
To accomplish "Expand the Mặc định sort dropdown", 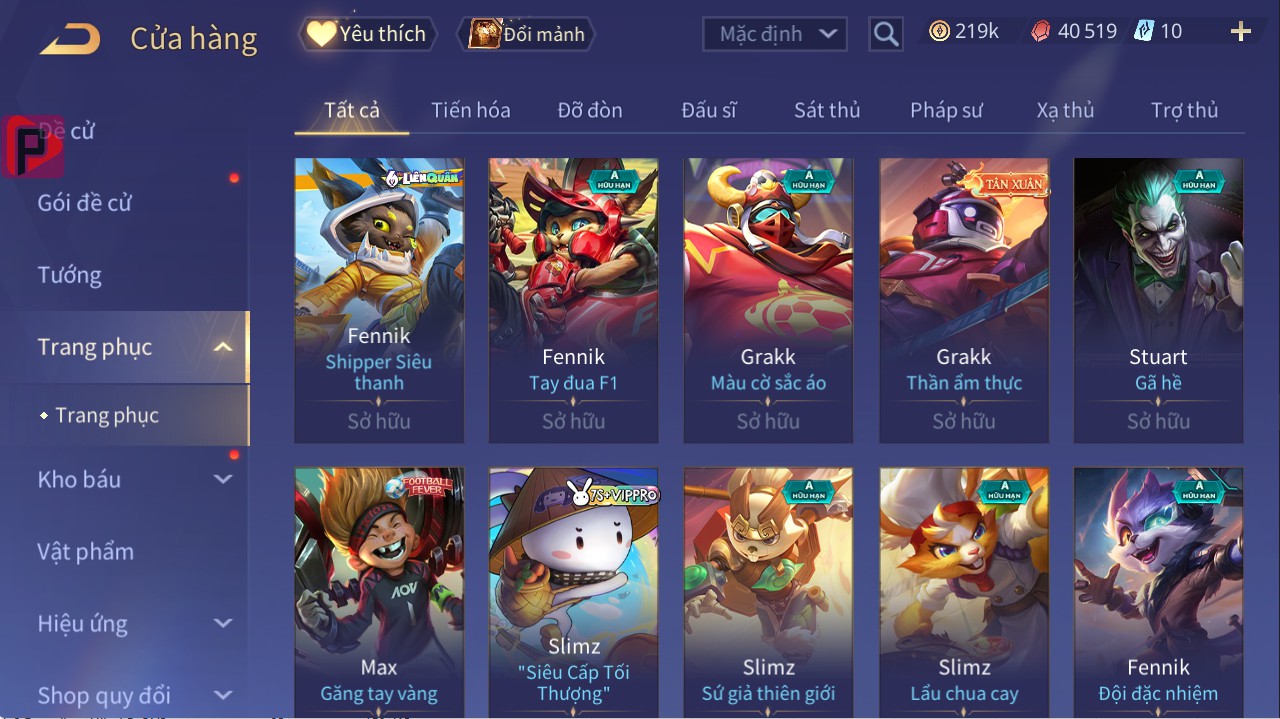I will click(x=775, y=34).
